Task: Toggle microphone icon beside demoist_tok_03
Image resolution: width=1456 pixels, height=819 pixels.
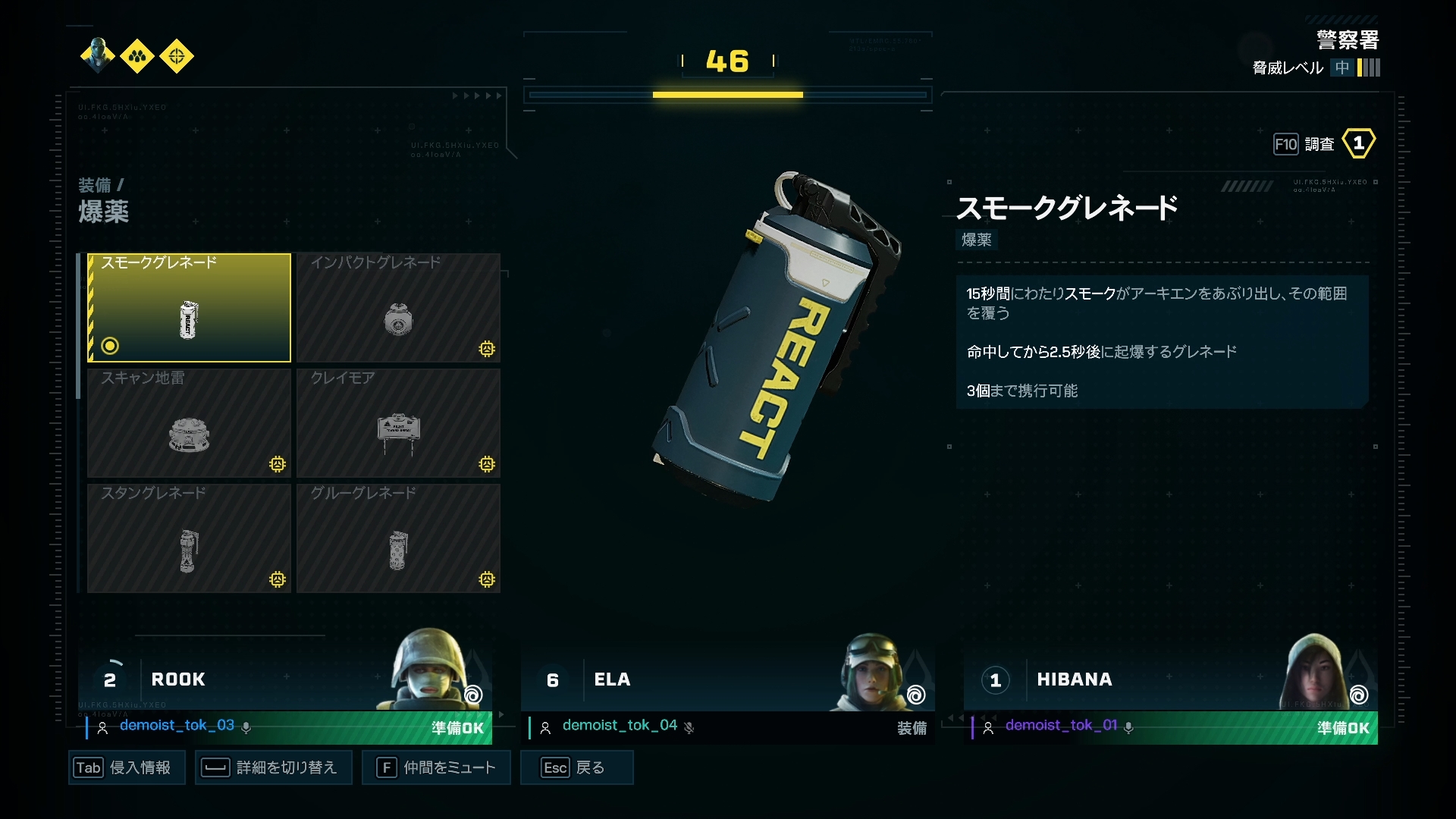Action: point(246,727)
